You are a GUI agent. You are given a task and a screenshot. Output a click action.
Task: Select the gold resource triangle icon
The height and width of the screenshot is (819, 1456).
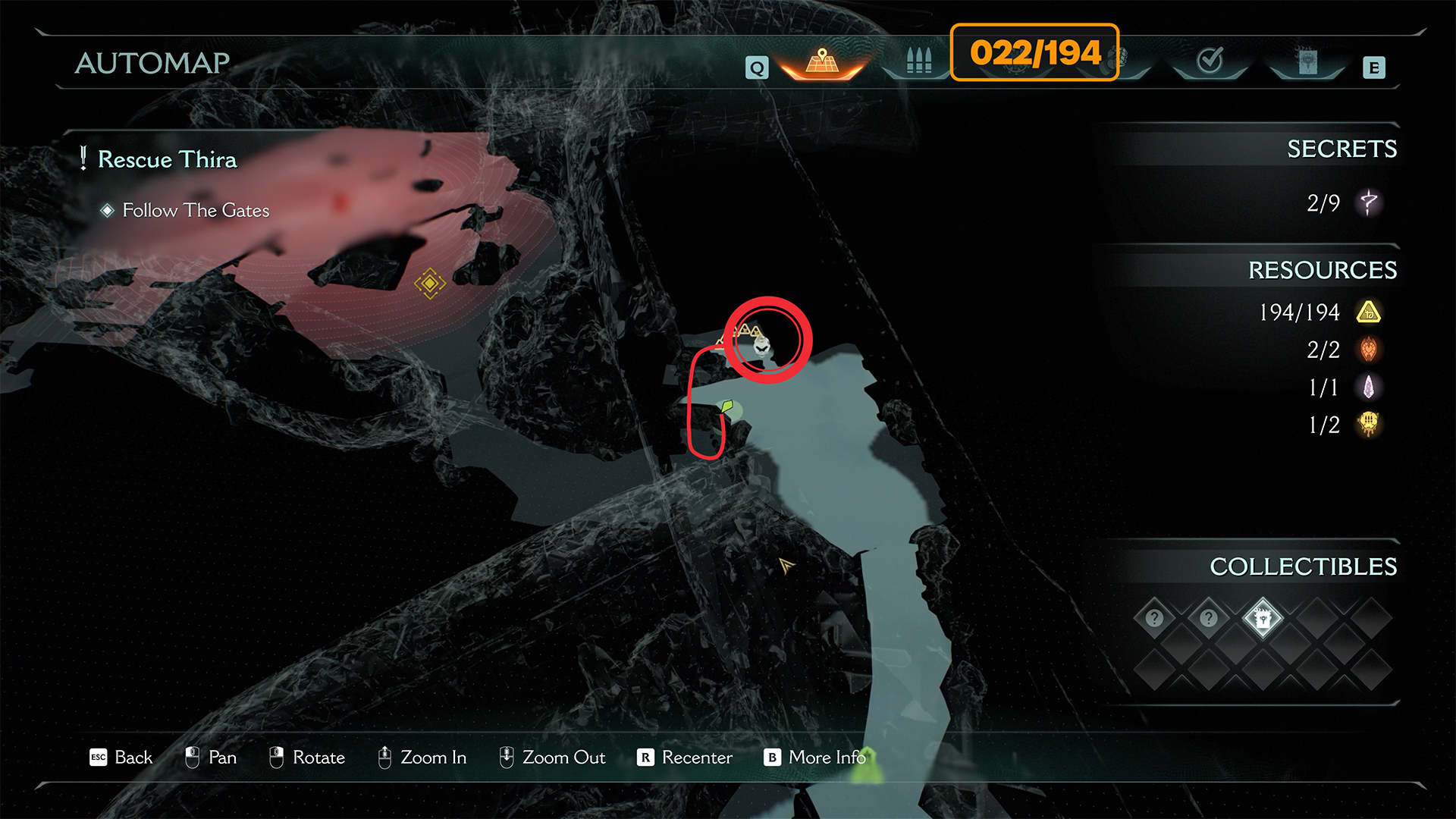[x=1369, y=312]
